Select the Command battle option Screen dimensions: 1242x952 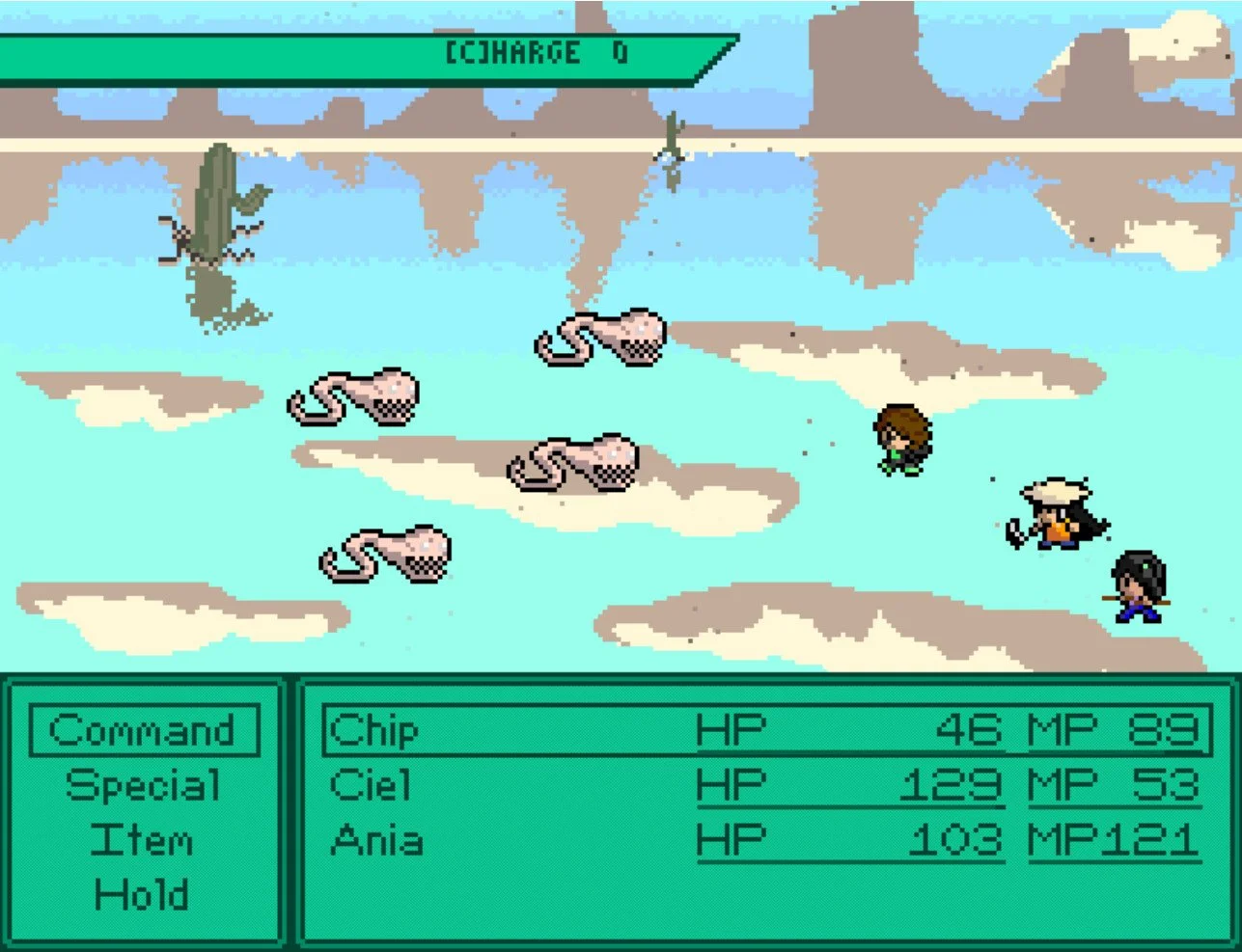143,730
